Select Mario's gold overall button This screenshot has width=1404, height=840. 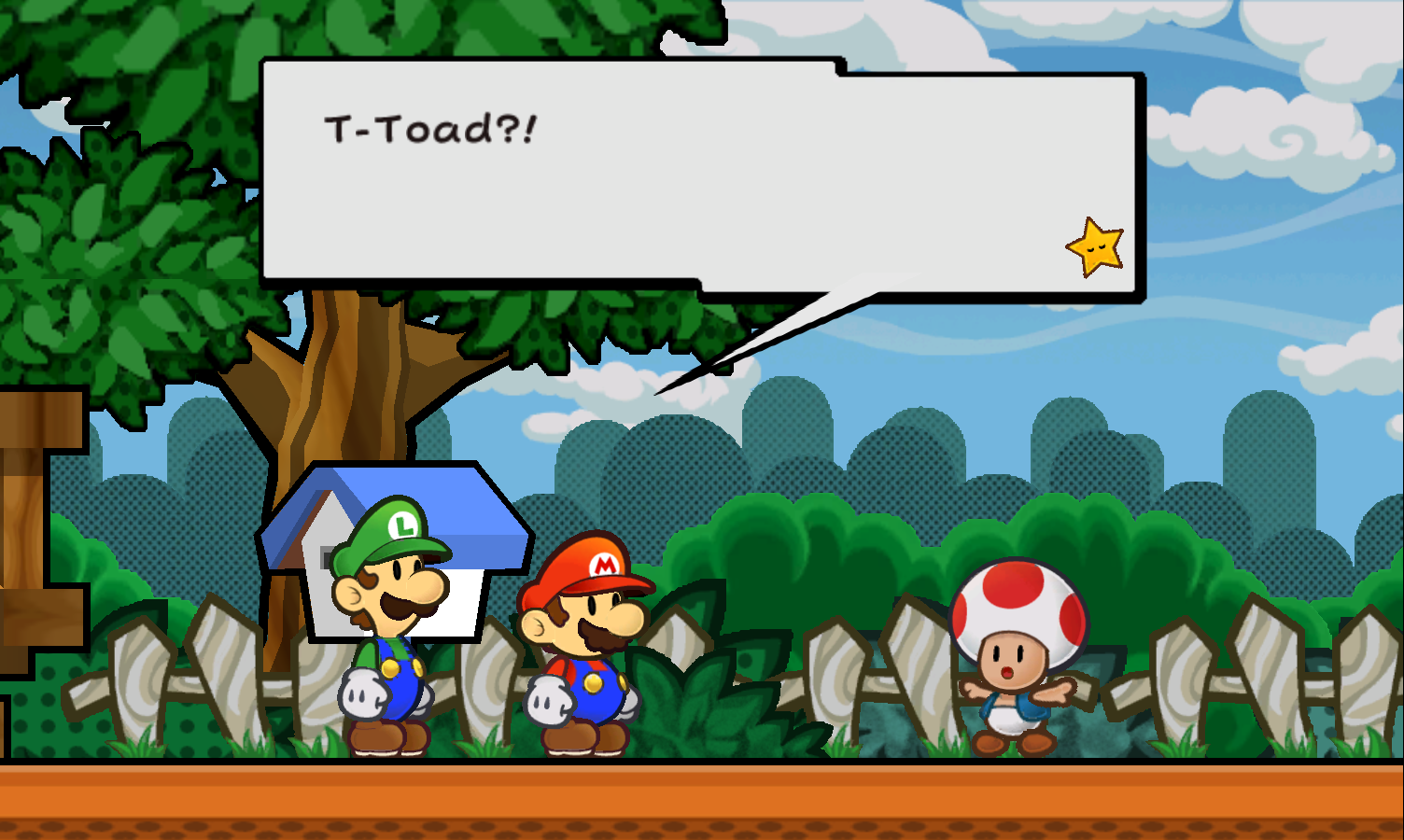pos(592,684)
